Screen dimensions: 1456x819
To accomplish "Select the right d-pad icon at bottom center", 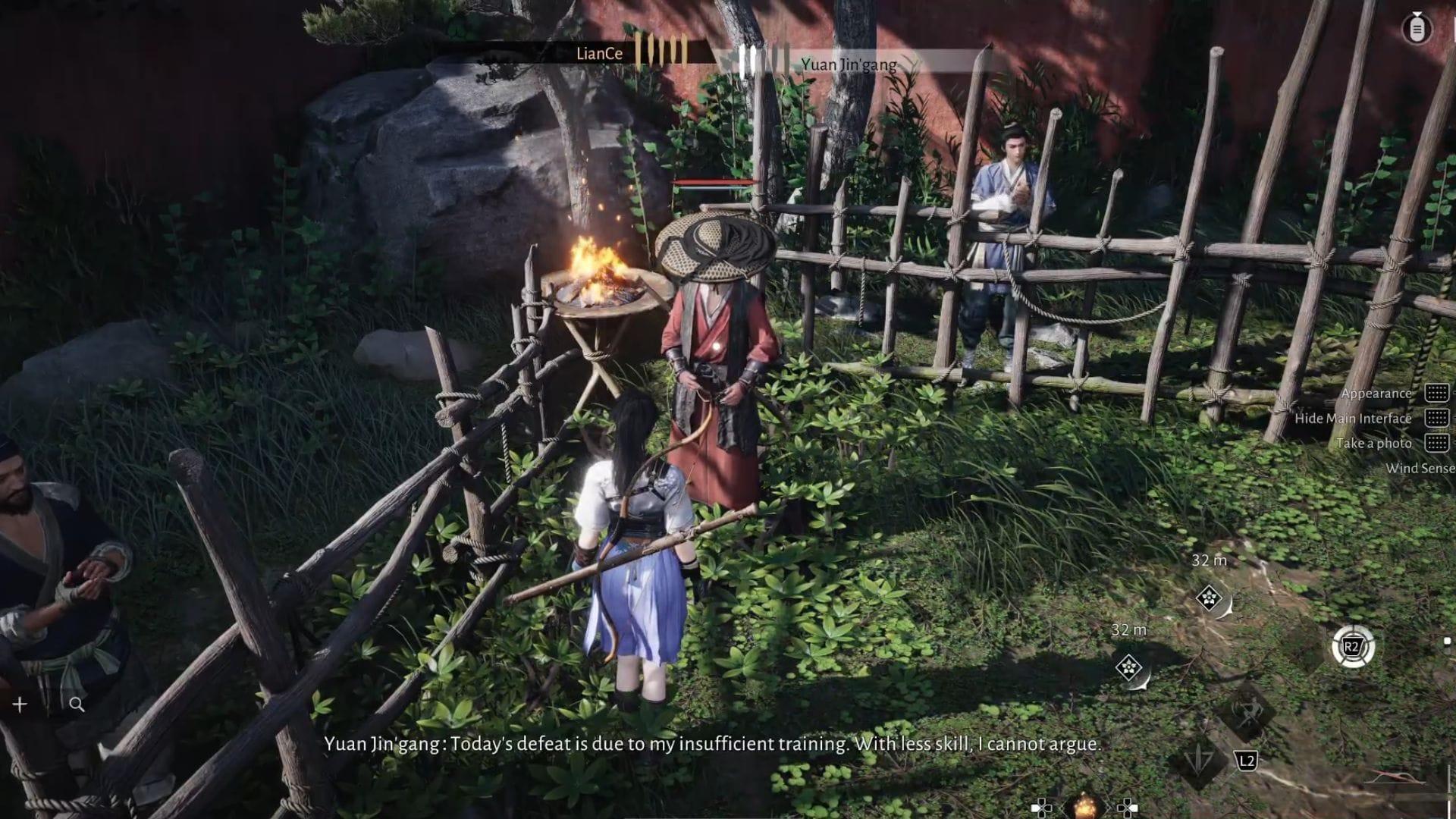I will [x=1128, y=808].
